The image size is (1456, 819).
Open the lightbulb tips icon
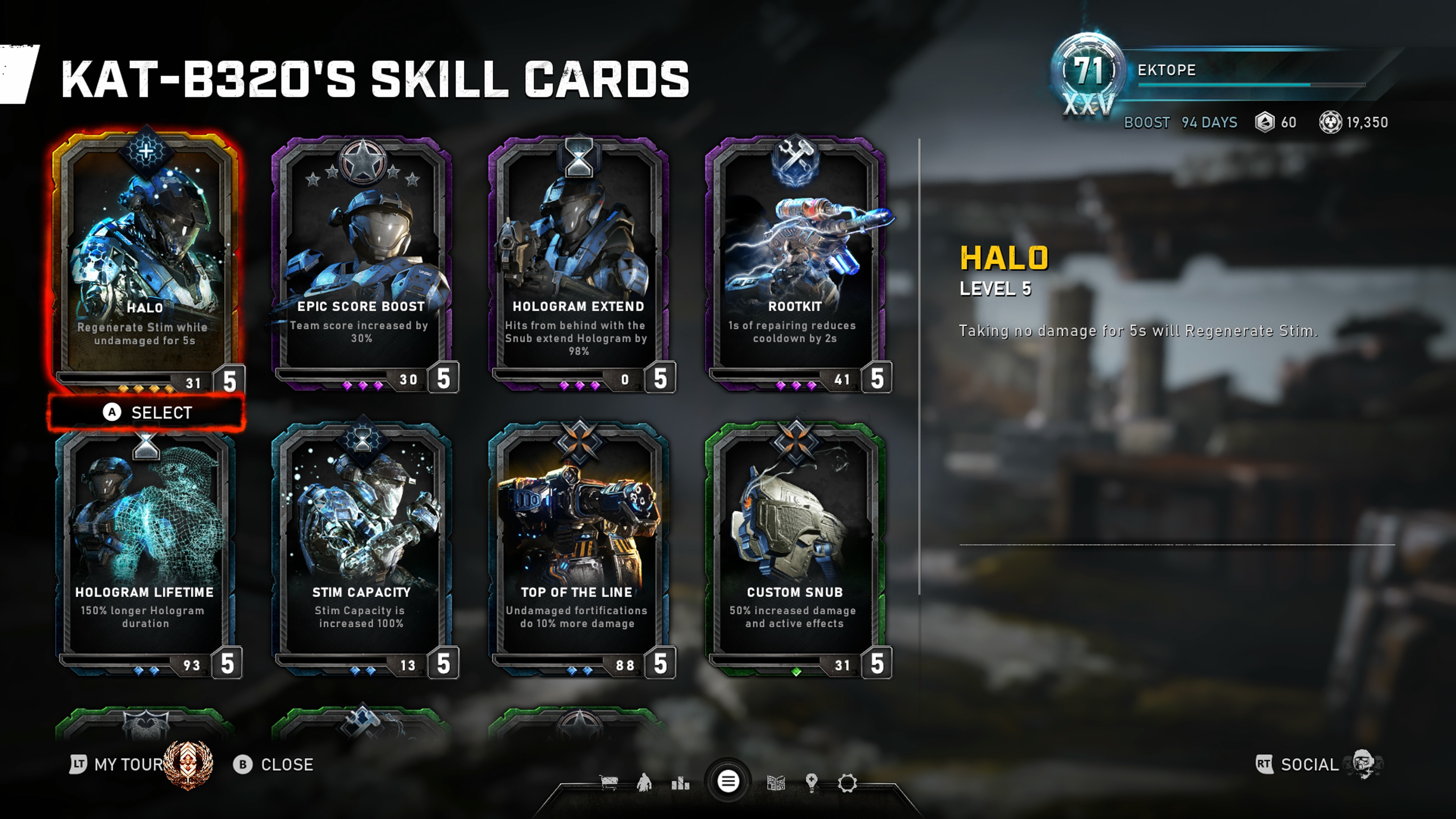pyautogui.click(x=812, y=783)
